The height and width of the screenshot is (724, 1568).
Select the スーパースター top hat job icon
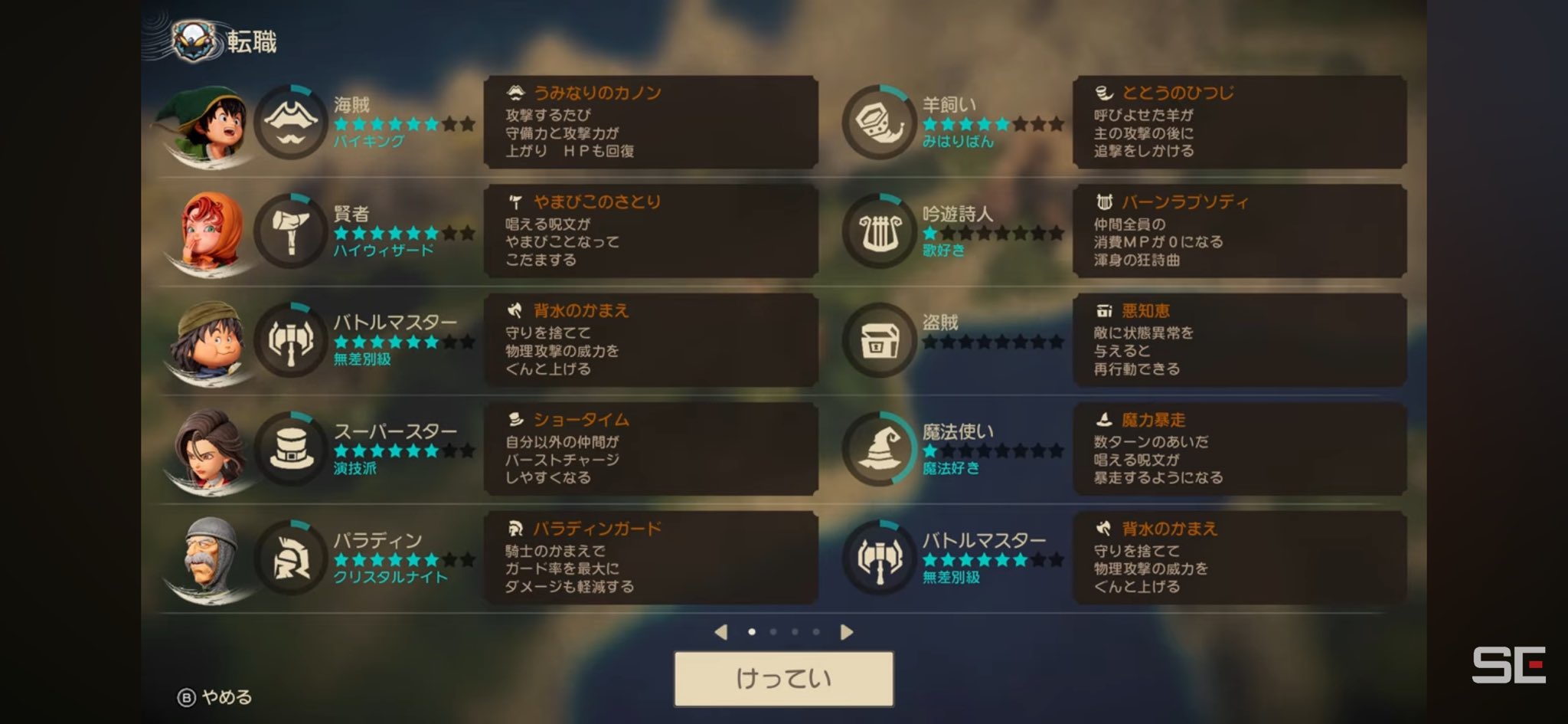(x=291, y=449)
